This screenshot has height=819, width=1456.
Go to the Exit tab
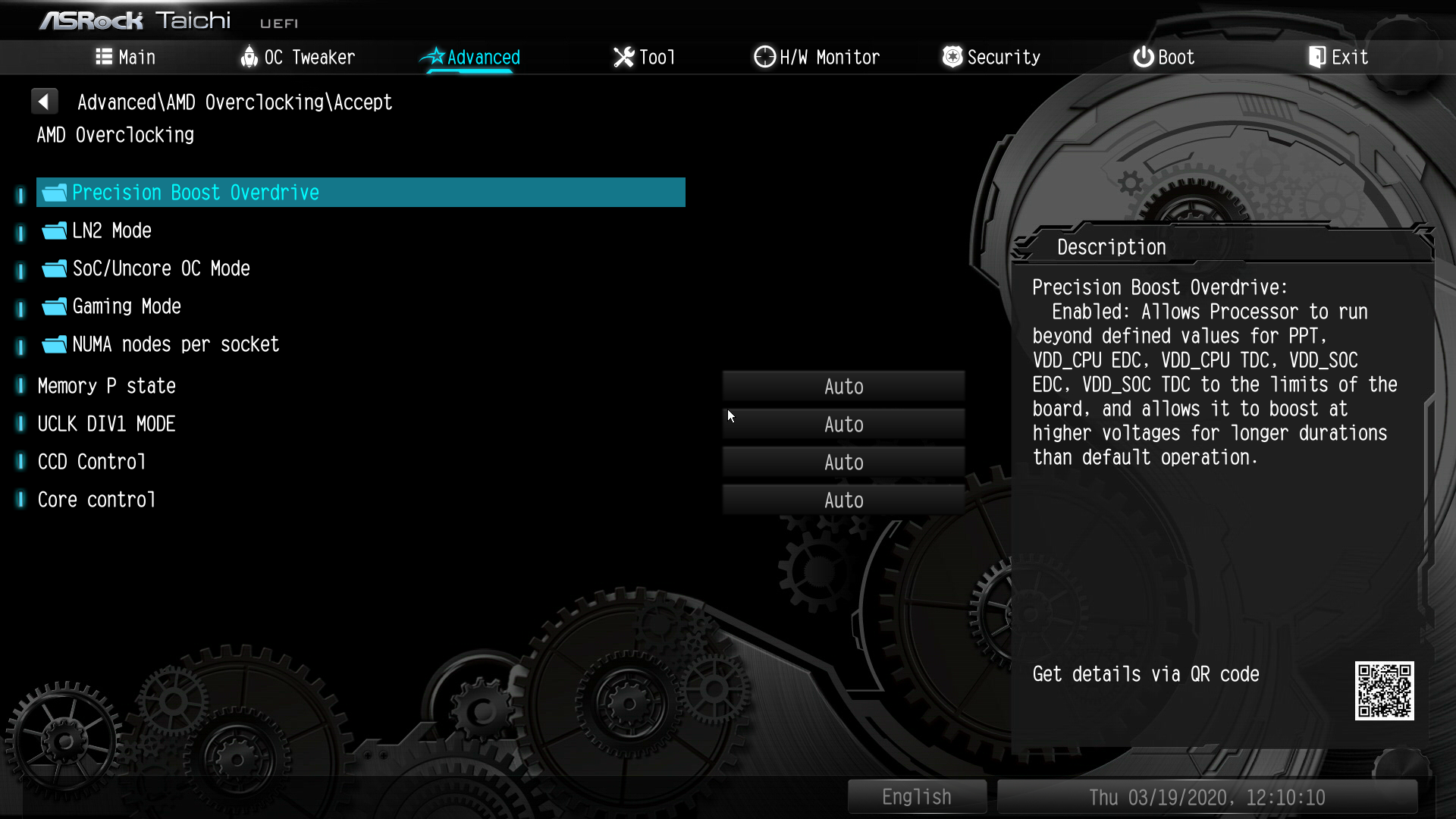point(1338,57)
